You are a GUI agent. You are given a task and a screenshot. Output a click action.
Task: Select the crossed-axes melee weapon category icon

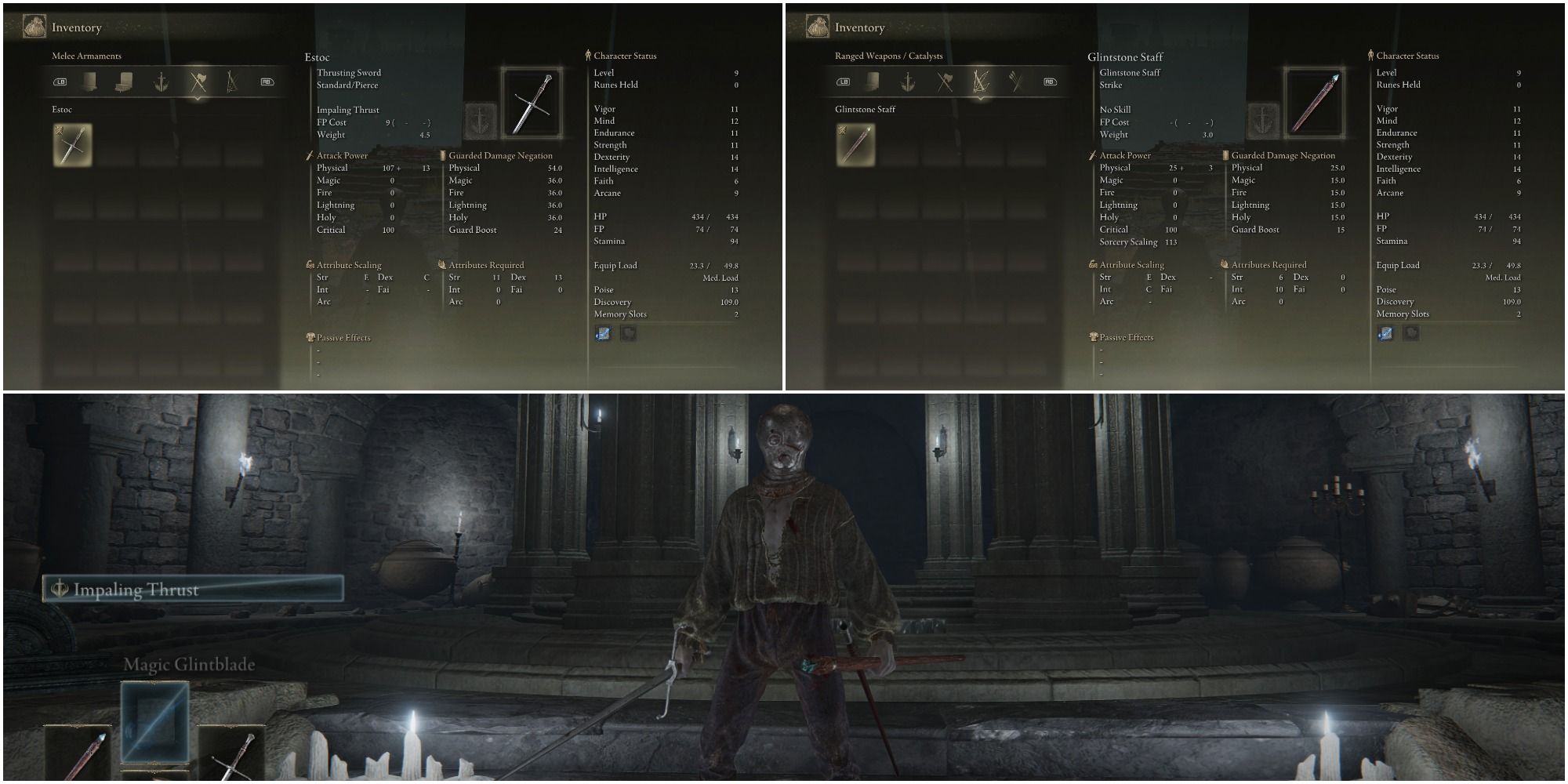tap(198, 80)
